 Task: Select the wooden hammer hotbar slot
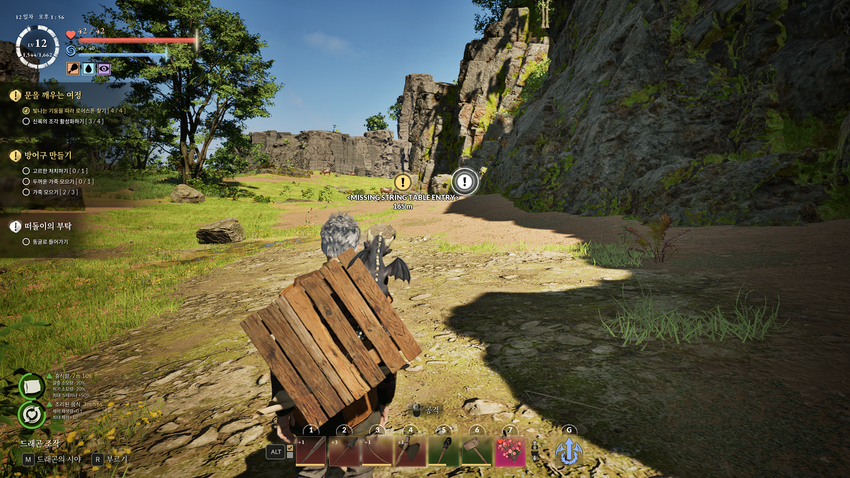476,451
